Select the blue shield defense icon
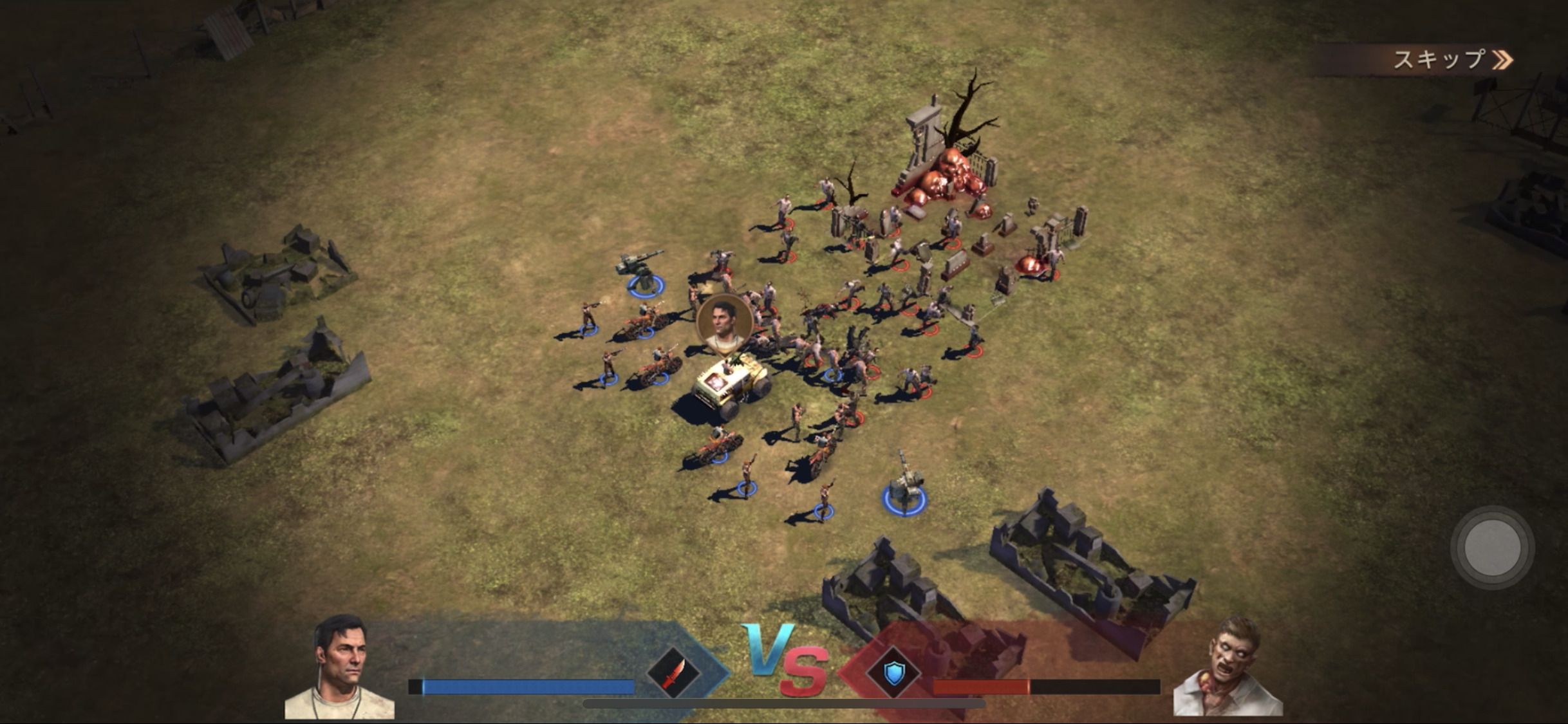 click(893, 673)
